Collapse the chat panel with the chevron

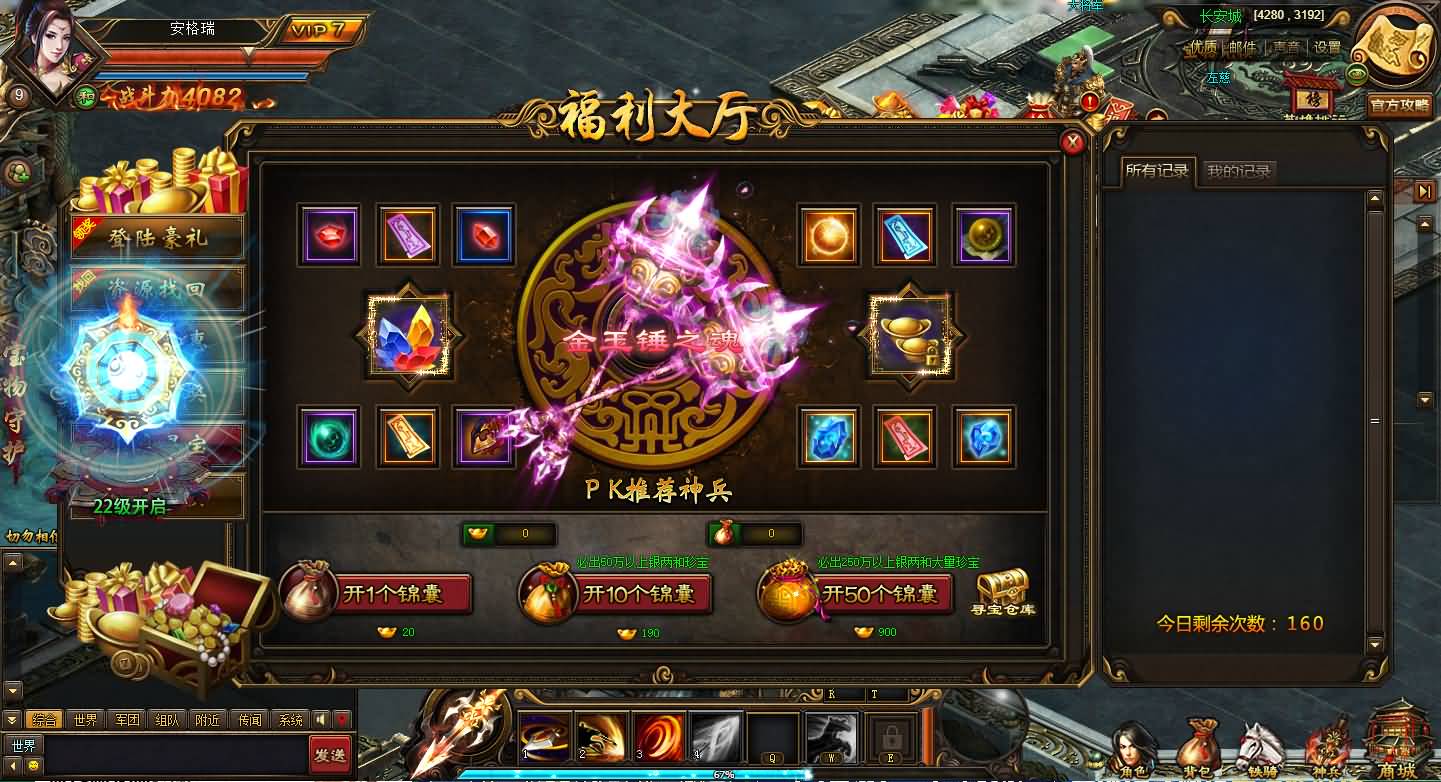tap(11, 720)
